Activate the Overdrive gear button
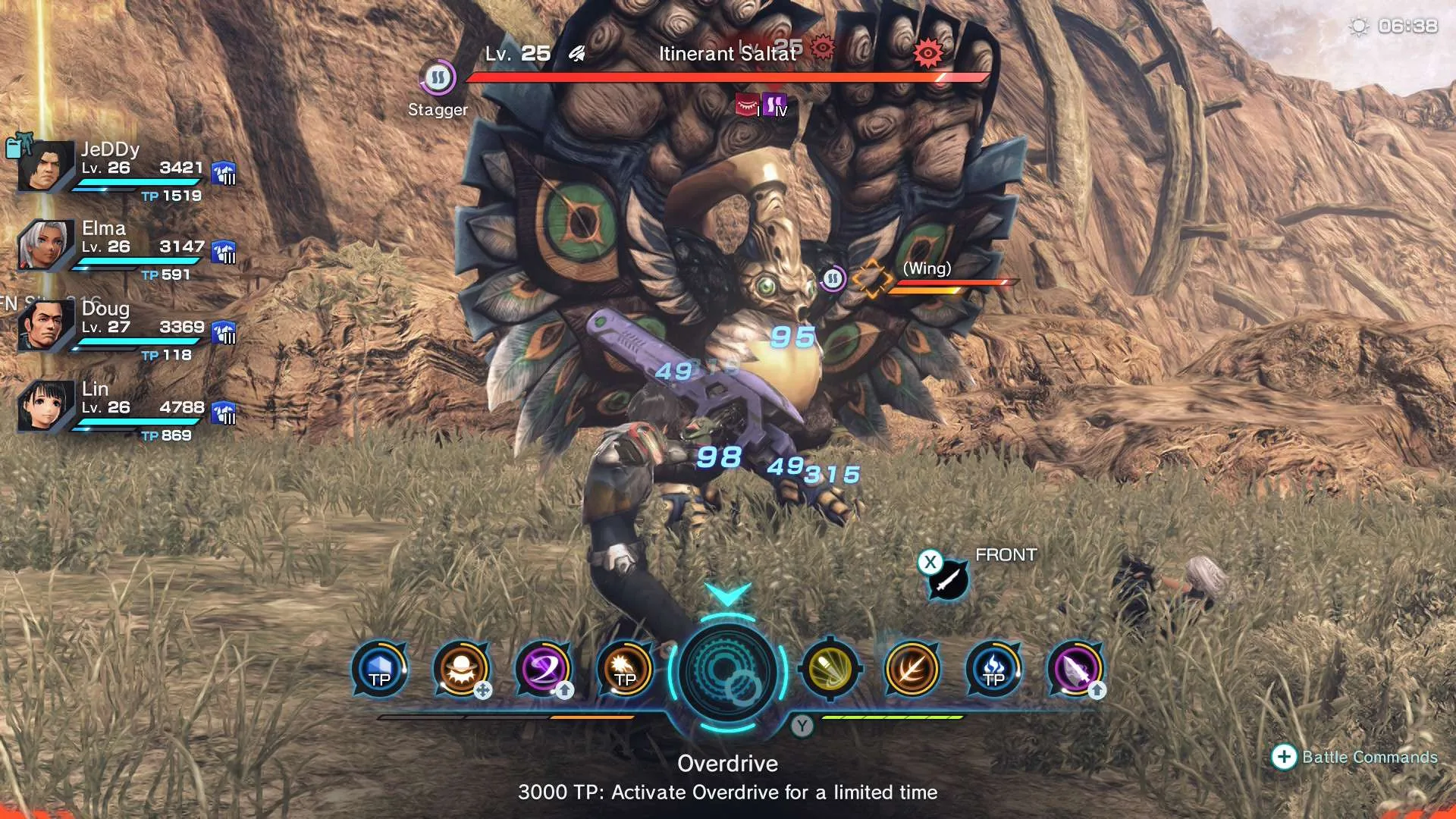 click(x=727, y=672)
